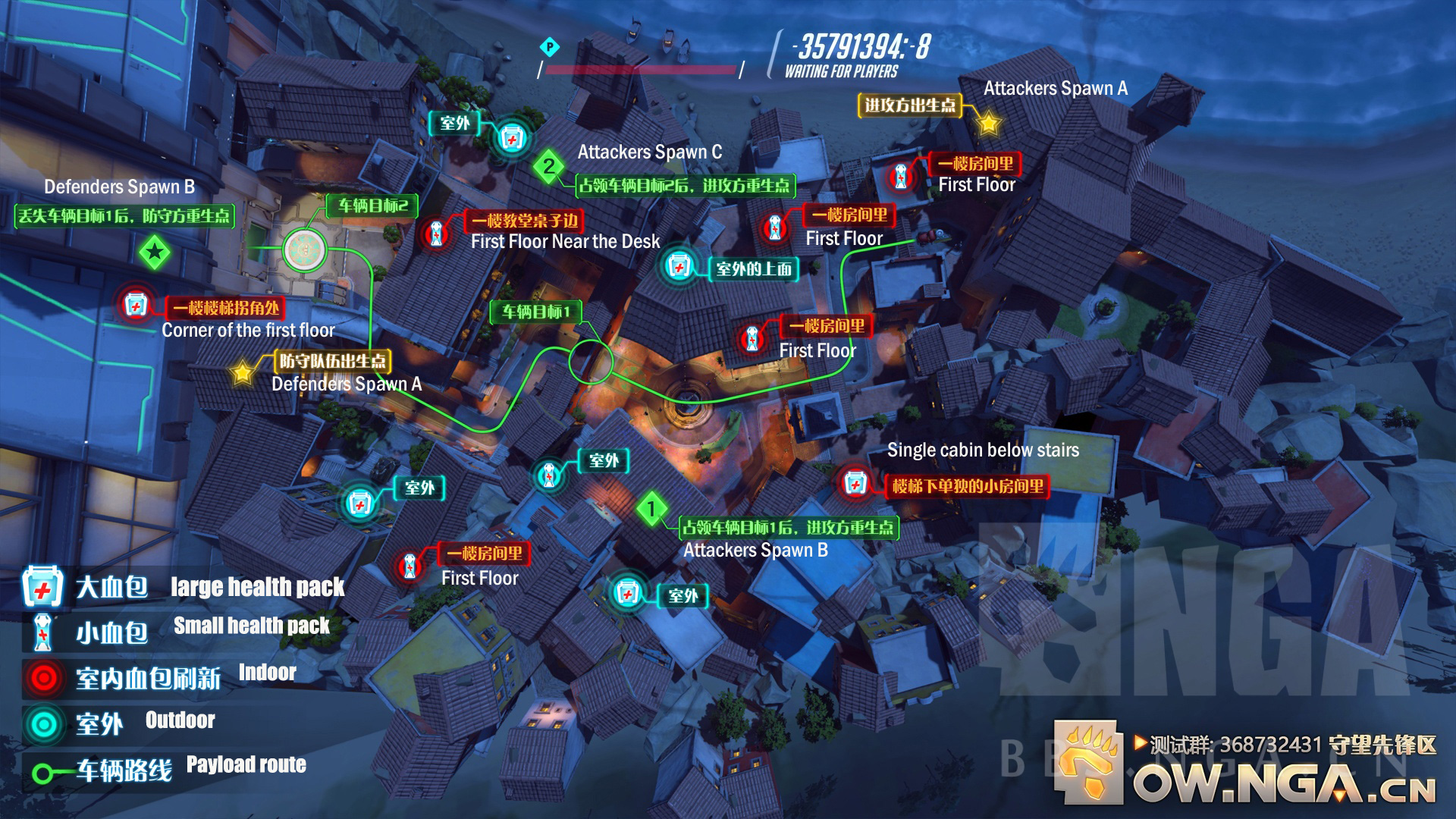Click the payload objective 2 circle marker

(305, 249)
